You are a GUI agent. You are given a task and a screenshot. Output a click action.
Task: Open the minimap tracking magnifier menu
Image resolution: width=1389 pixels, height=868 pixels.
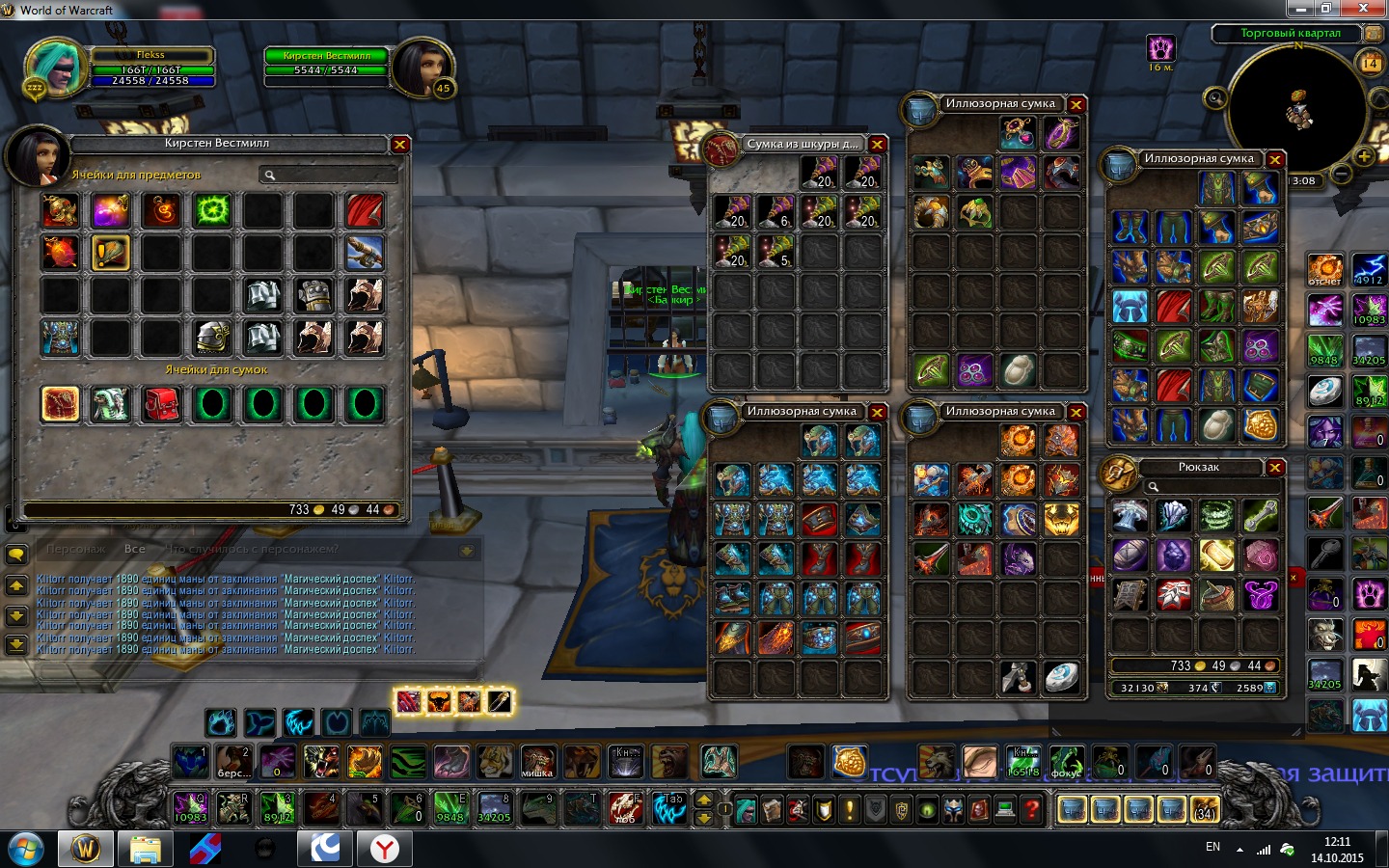[1215, 97]
